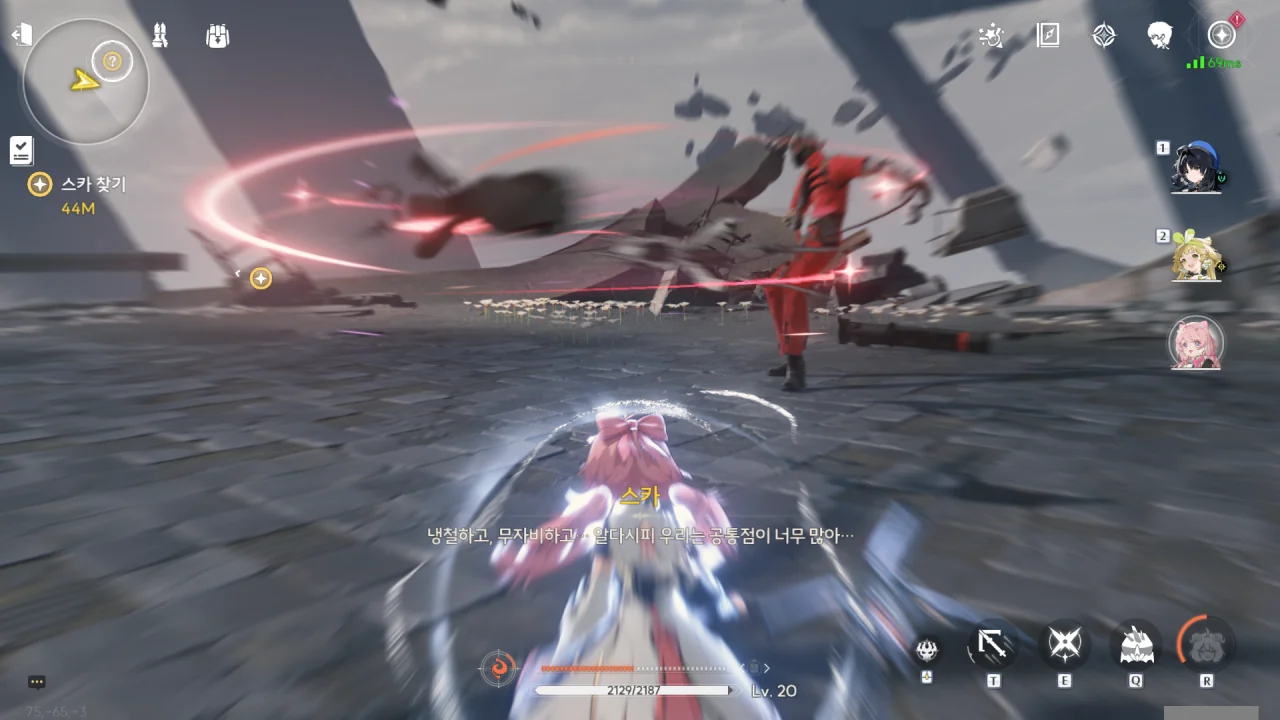Open the four-point star diamond icon
The width and height of the screenshot is (1280, 720).
[x=1103, y=36]
